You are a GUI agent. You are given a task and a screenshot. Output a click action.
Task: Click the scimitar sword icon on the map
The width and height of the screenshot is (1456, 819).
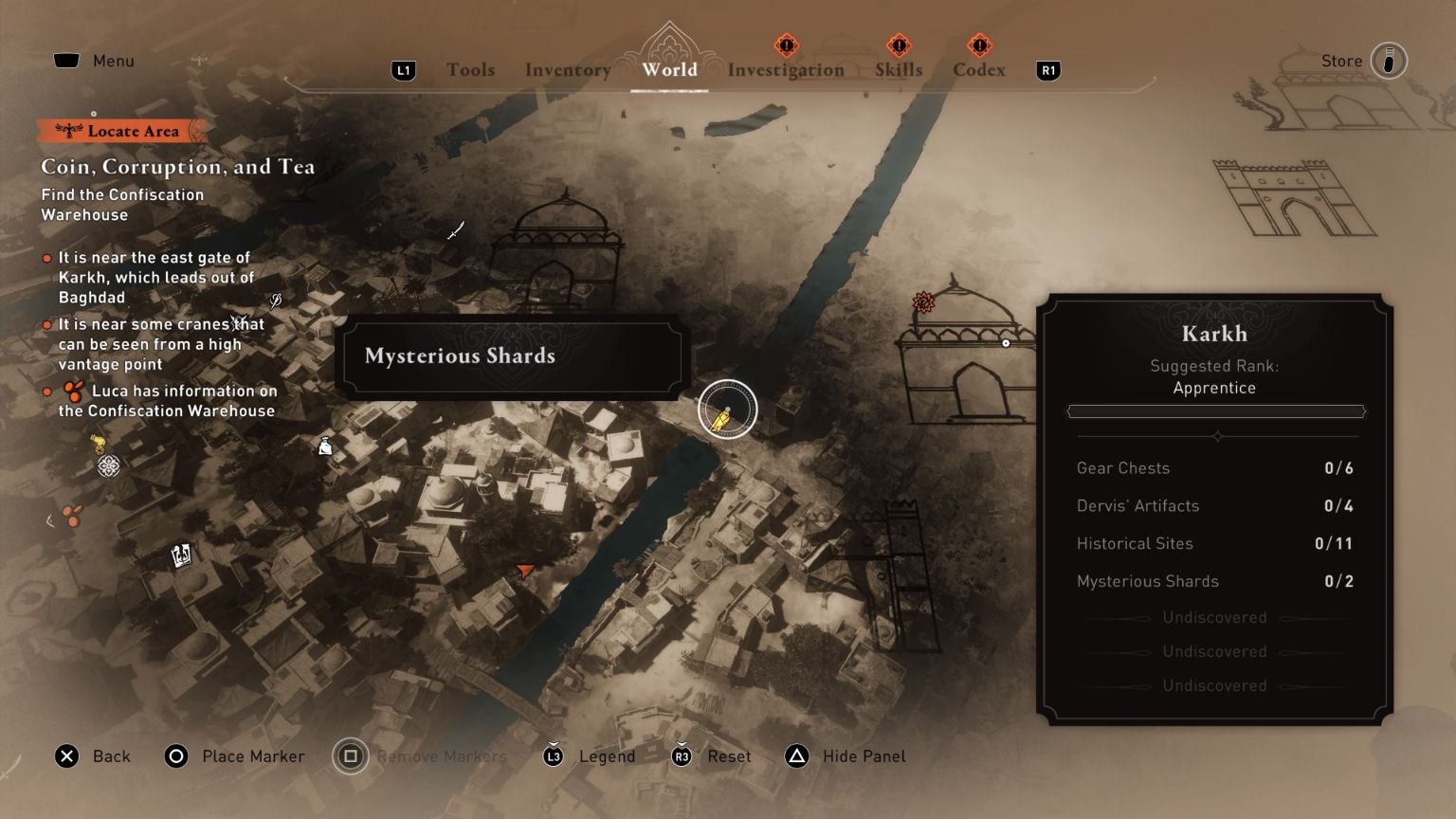point(455,230)
